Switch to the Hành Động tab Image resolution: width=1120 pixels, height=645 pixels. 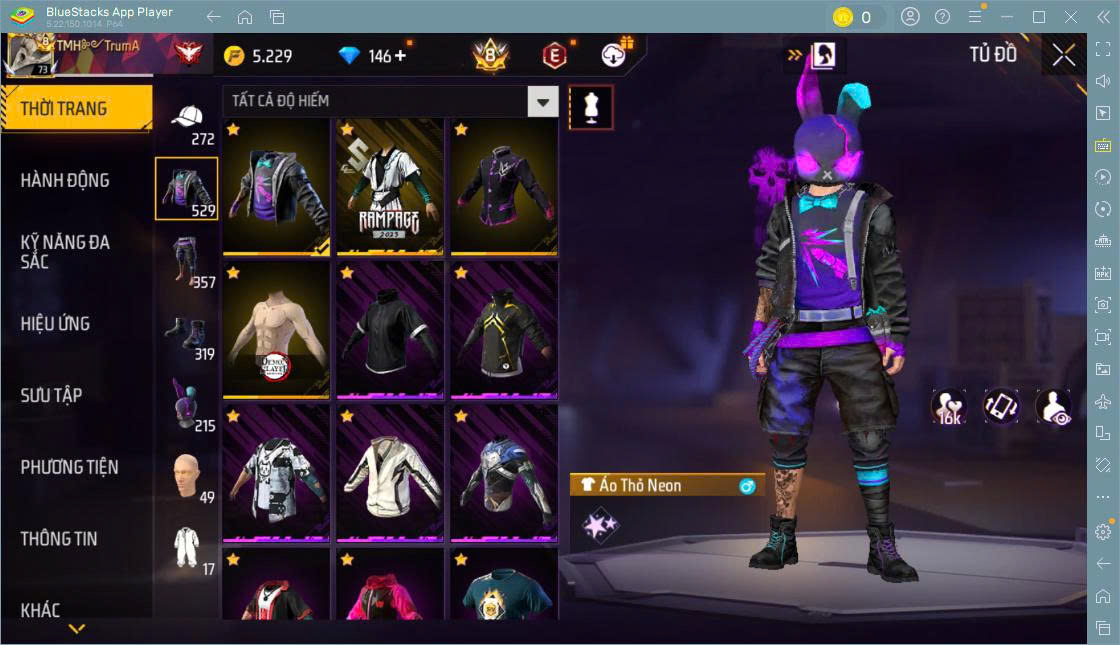coord(65,180)
